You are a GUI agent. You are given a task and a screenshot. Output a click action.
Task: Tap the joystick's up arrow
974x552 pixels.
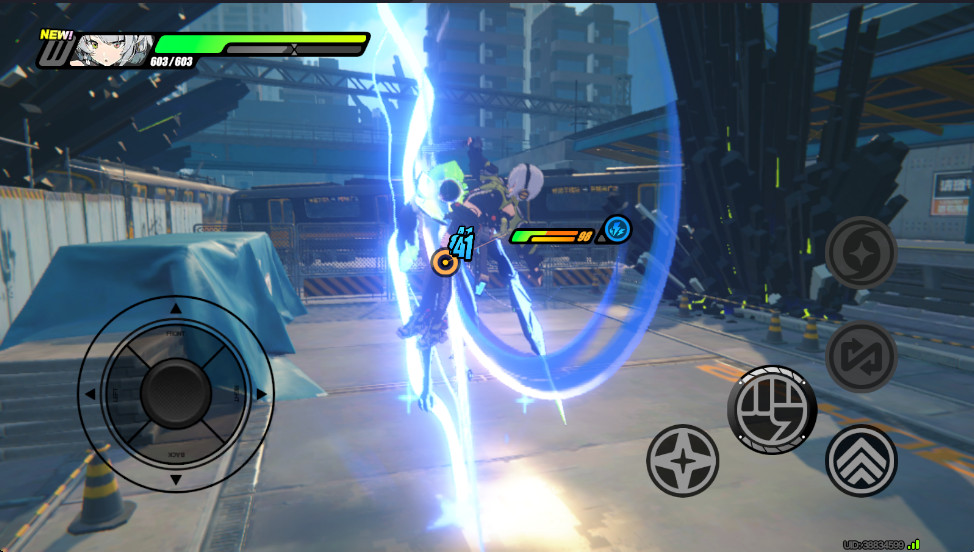(176, 307)
